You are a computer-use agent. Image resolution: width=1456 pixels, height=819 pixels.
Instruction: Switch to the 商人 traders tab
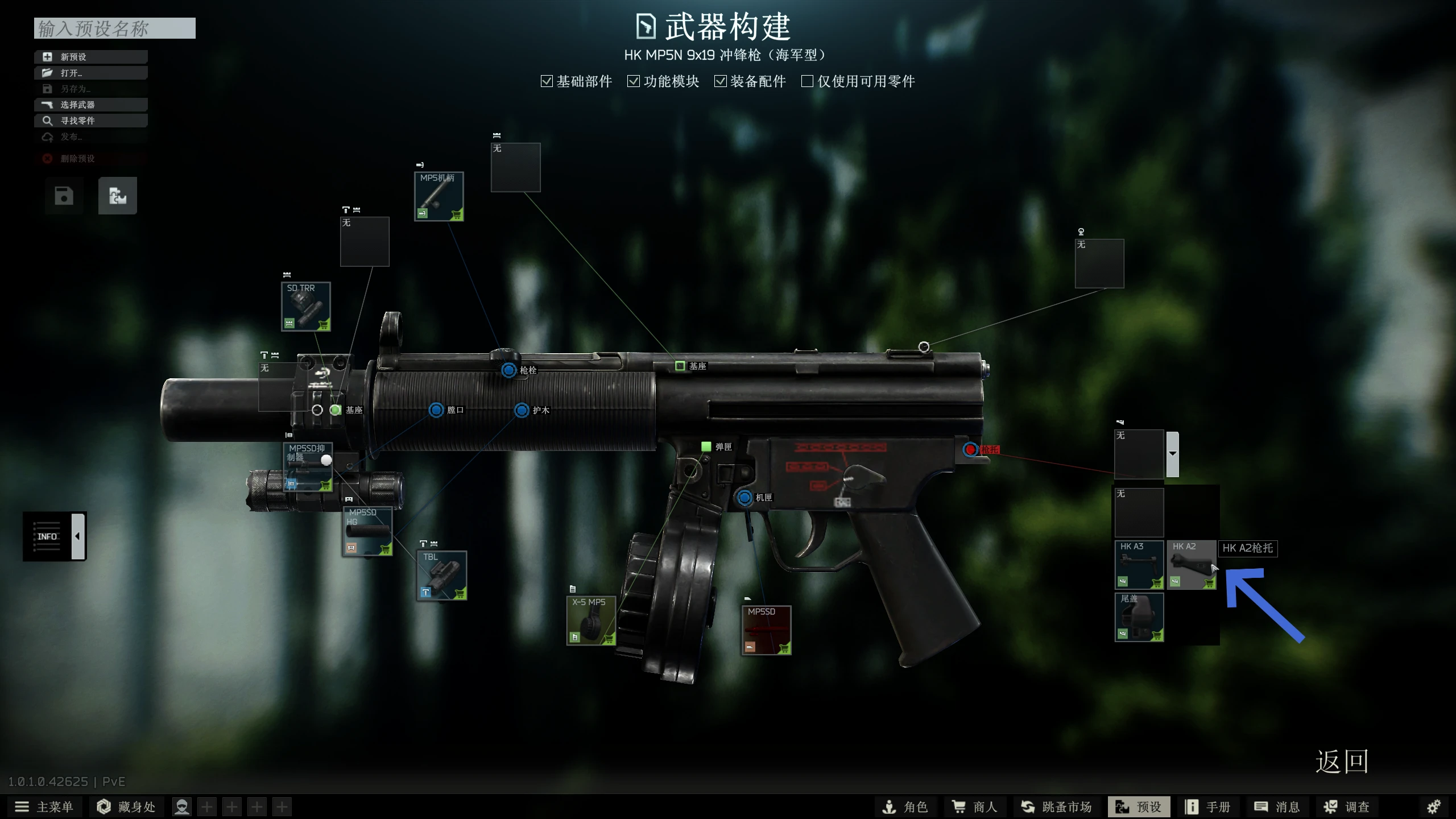[x=975, y=807]
